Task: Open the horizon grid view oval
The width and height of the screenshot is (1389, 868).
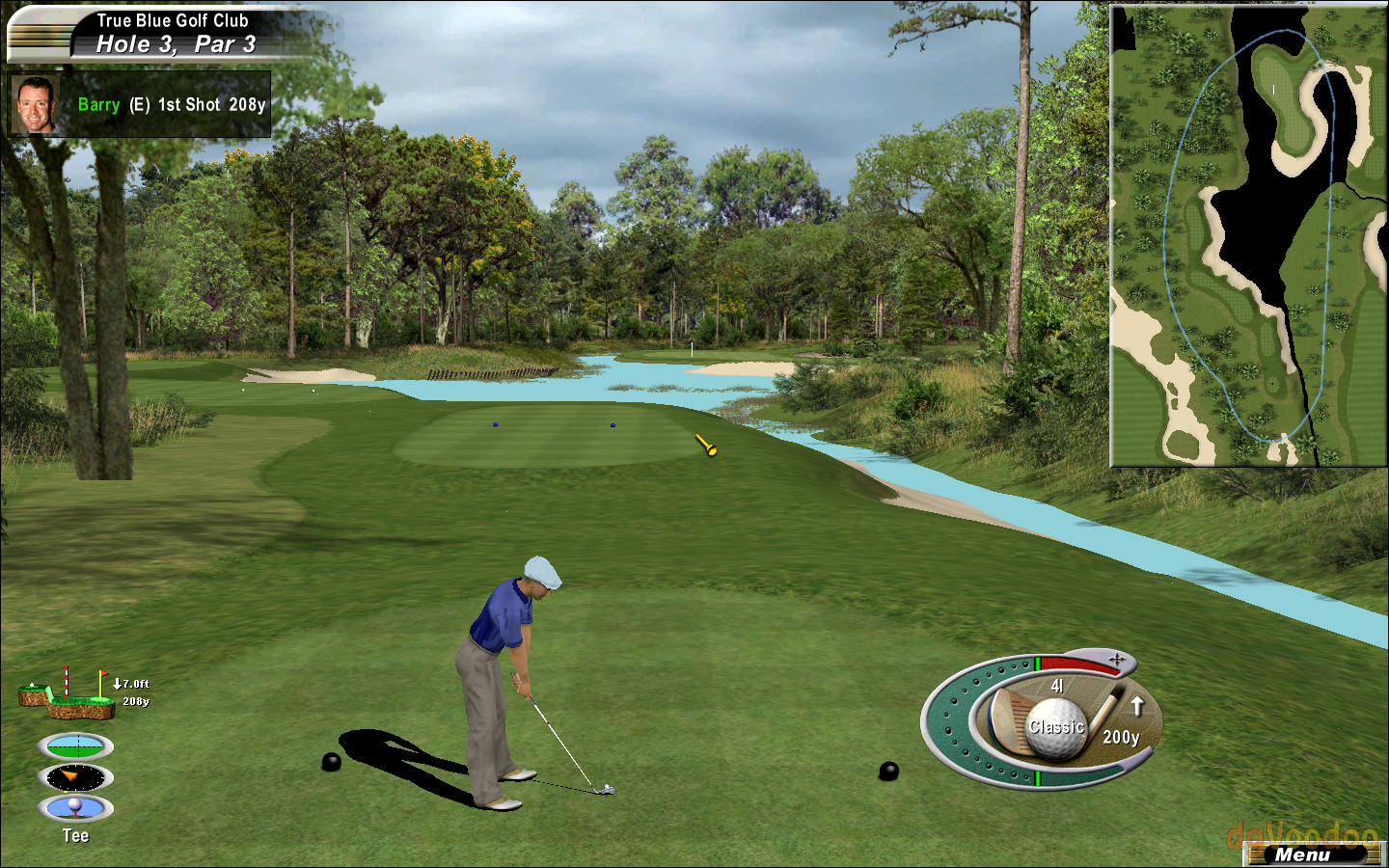Action: [75, 746]
